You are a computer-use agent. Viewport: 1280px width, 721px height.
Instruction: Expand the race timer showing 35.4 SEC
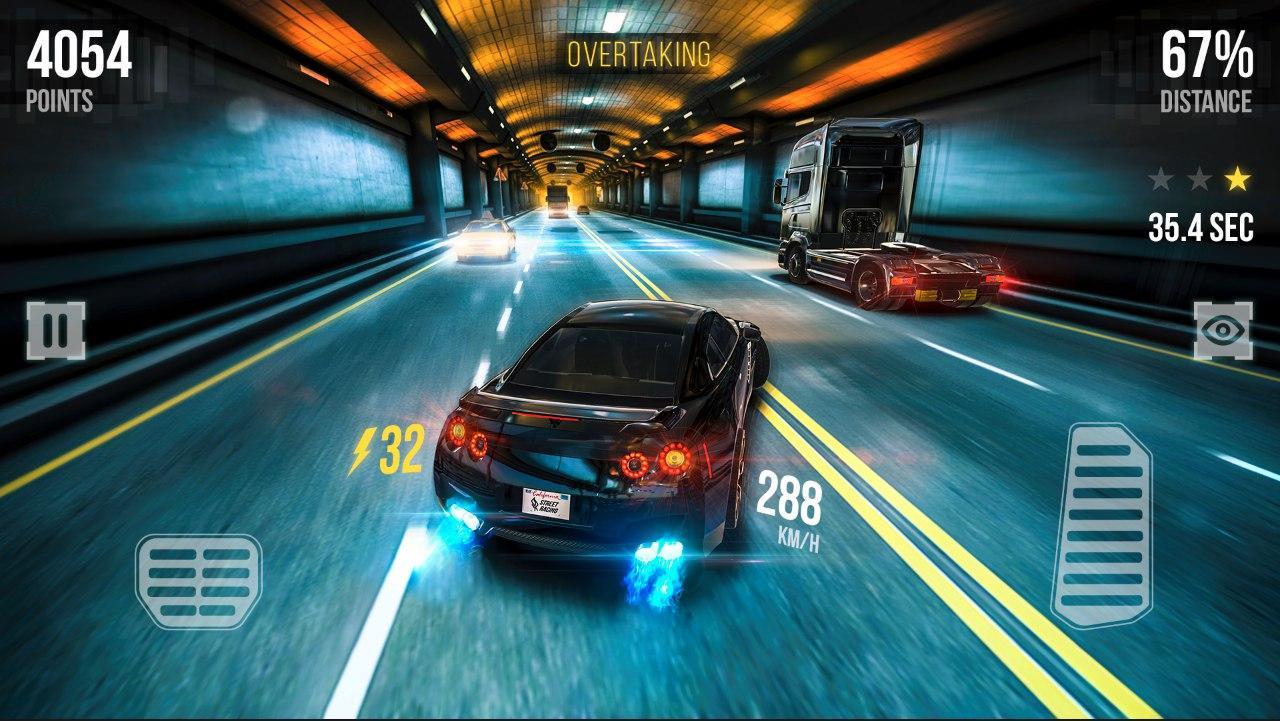[x=1198, y=227]
